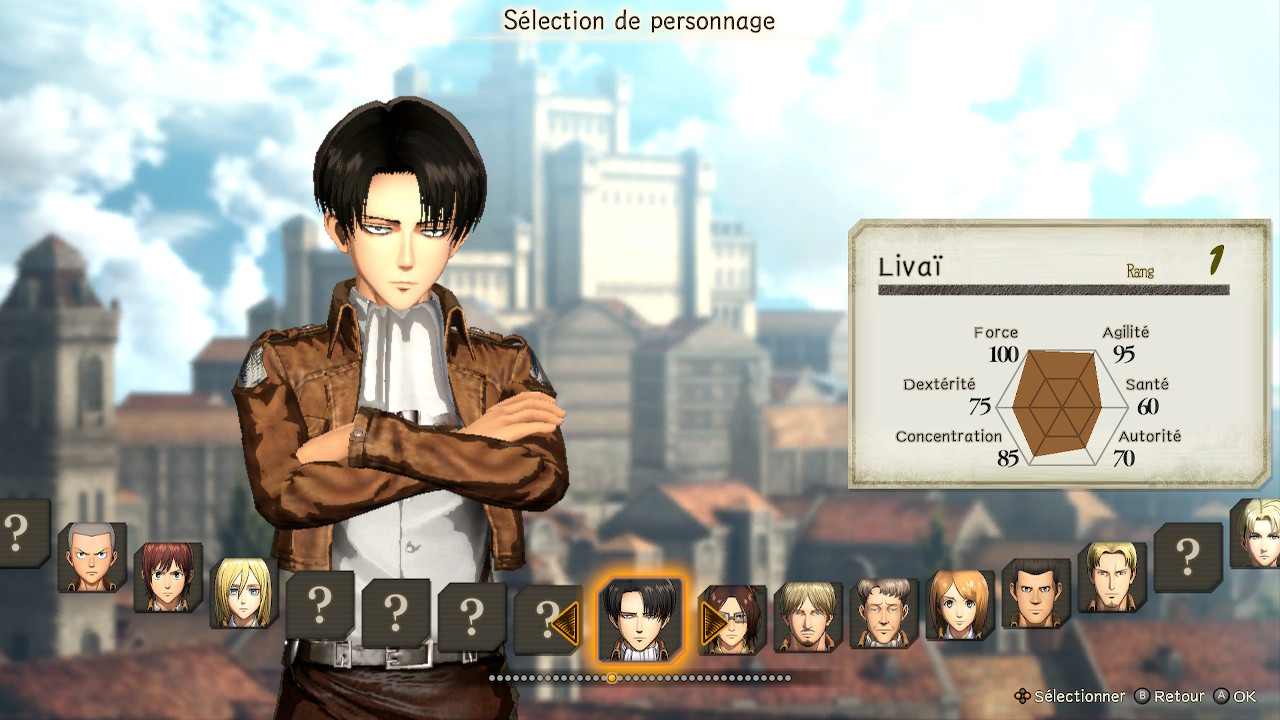
Task: Click the highlighted Livaï portrait tile
Action: [x=640, y=619]
